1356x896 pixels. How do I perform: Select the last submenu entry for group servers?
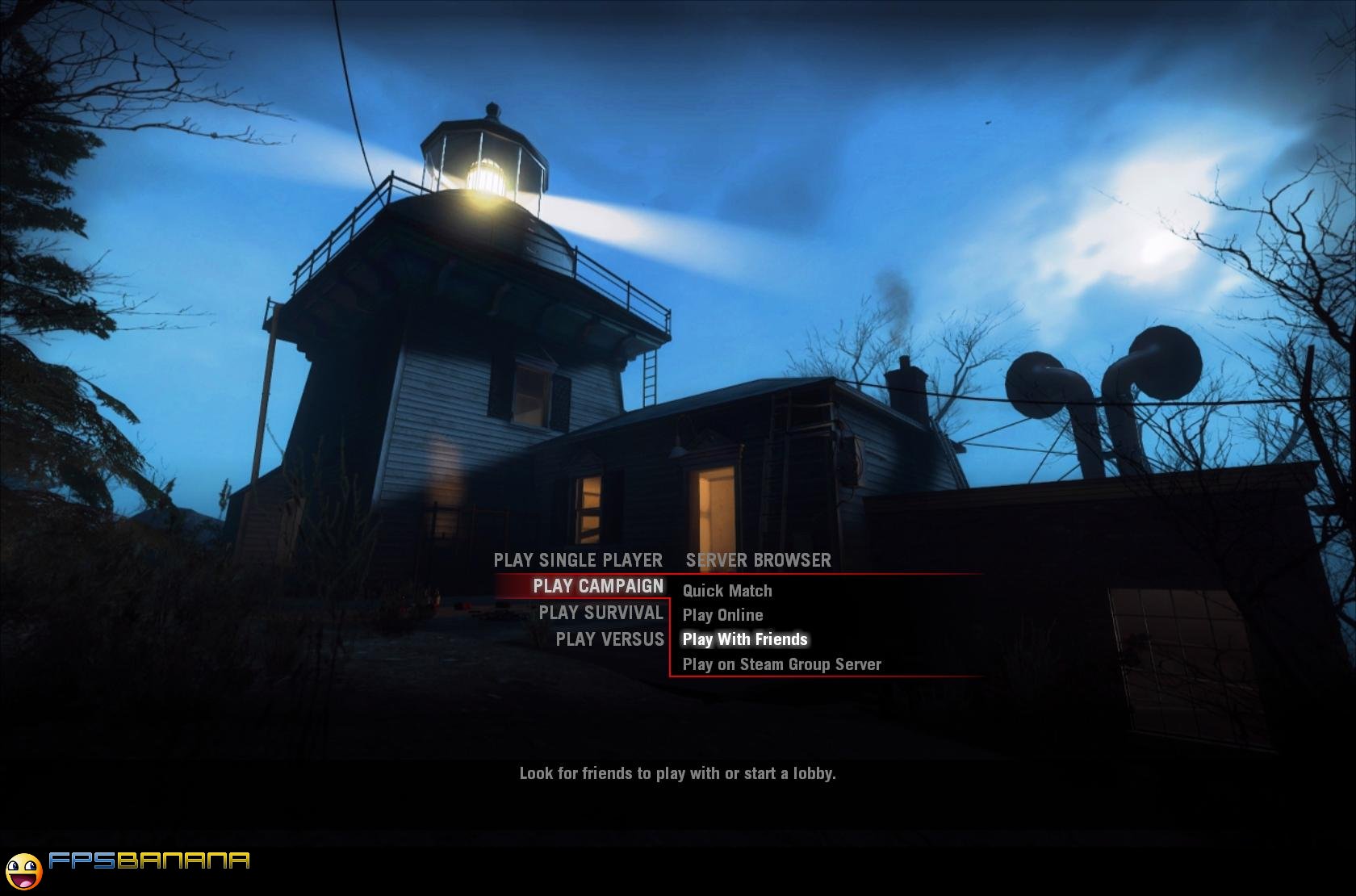[782, 664]
